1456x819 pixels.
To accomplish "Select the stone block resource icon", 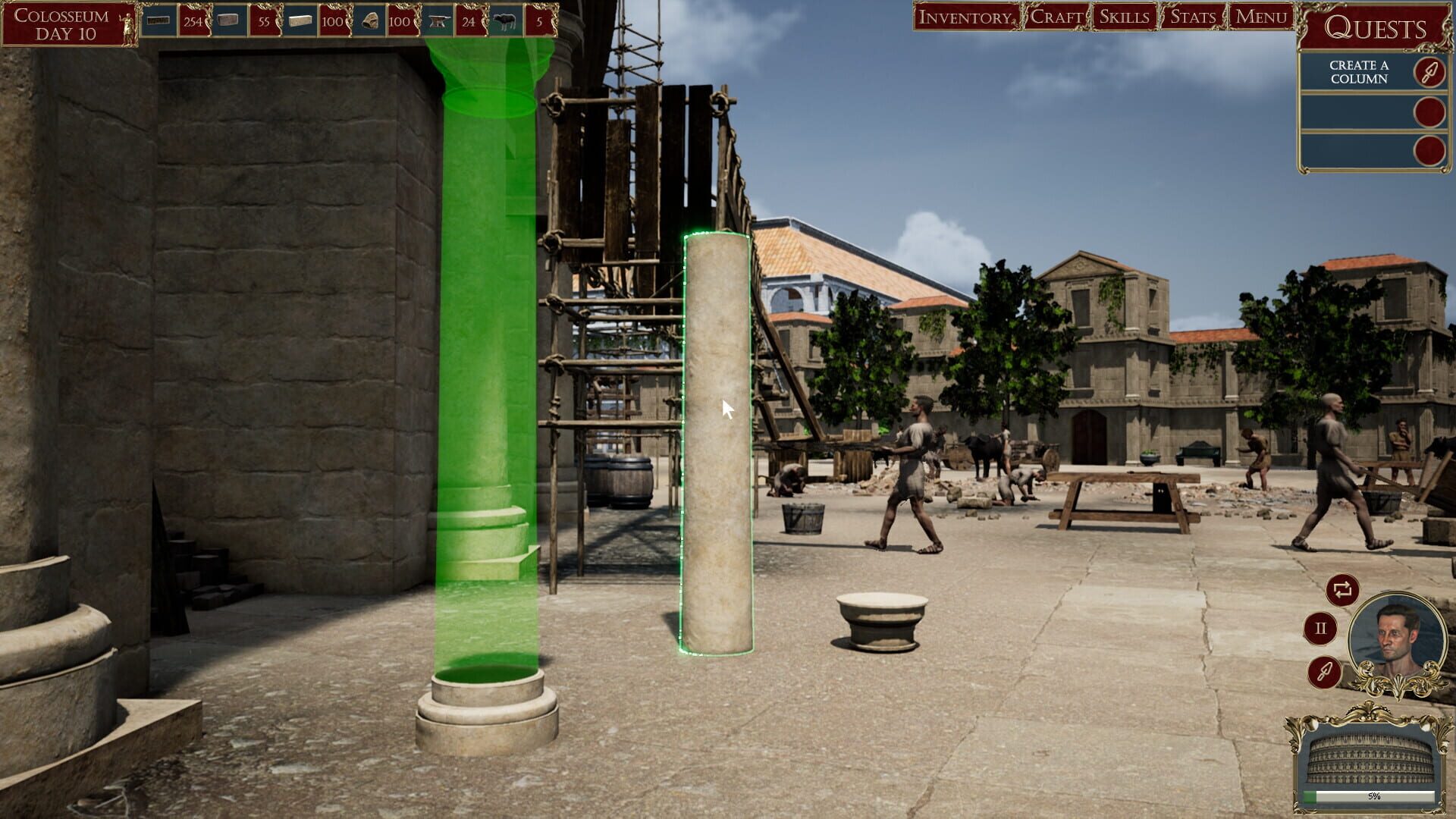I will (297, 20).
